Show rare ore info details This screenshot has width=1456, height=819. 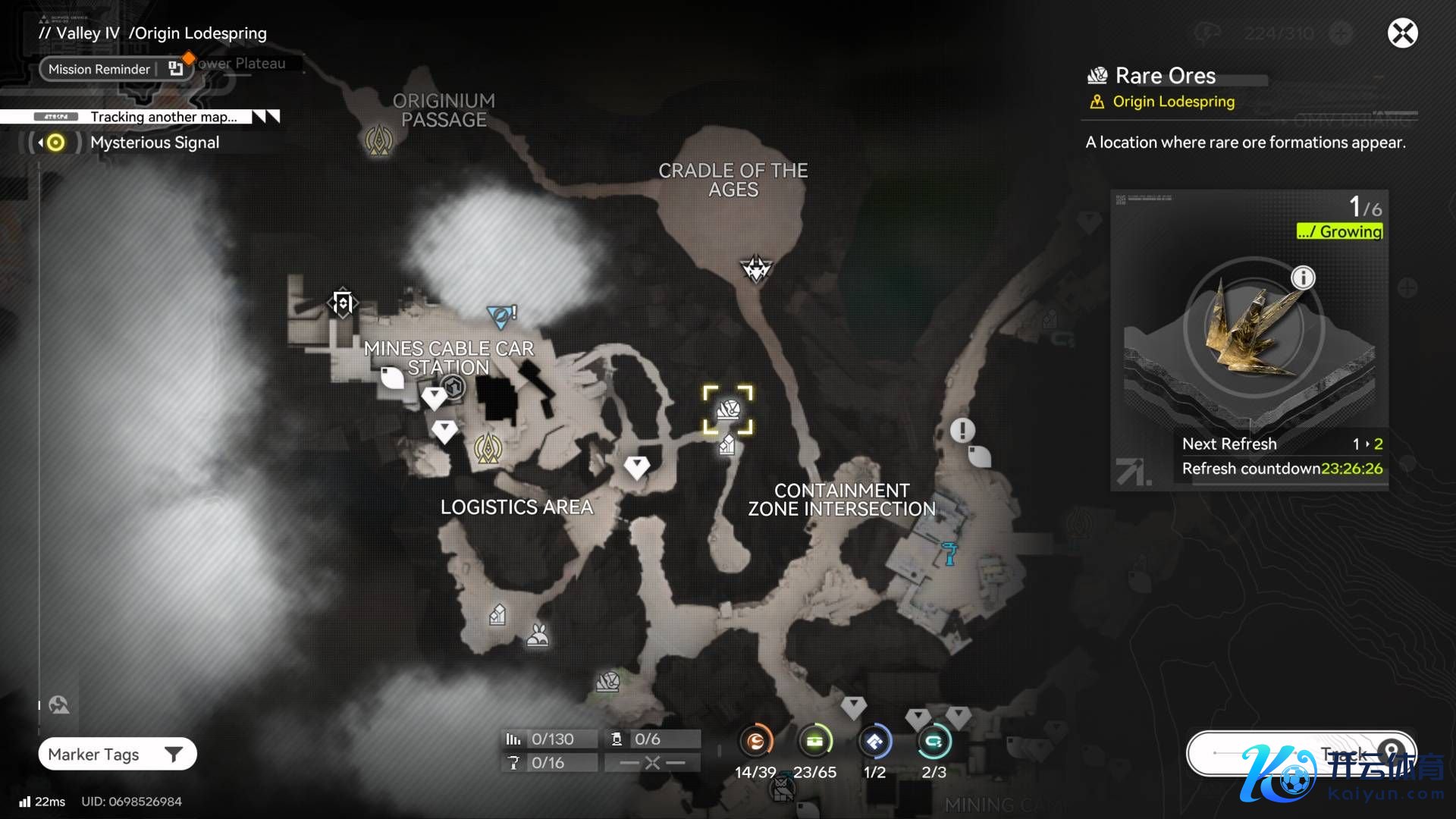(1303, 278)
